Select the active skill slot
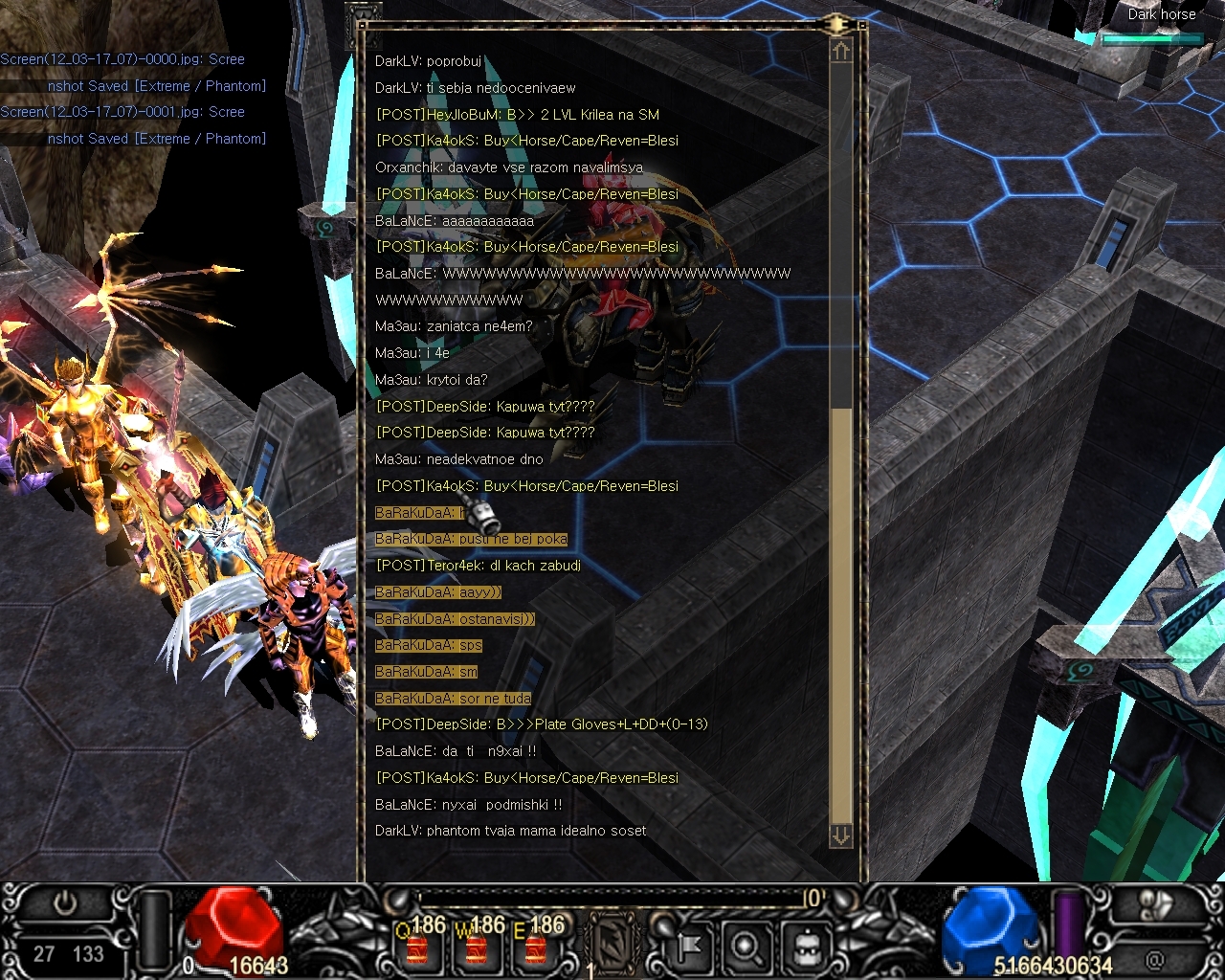1225x980 pixels. pyautogui.click(x=611, y=945)
